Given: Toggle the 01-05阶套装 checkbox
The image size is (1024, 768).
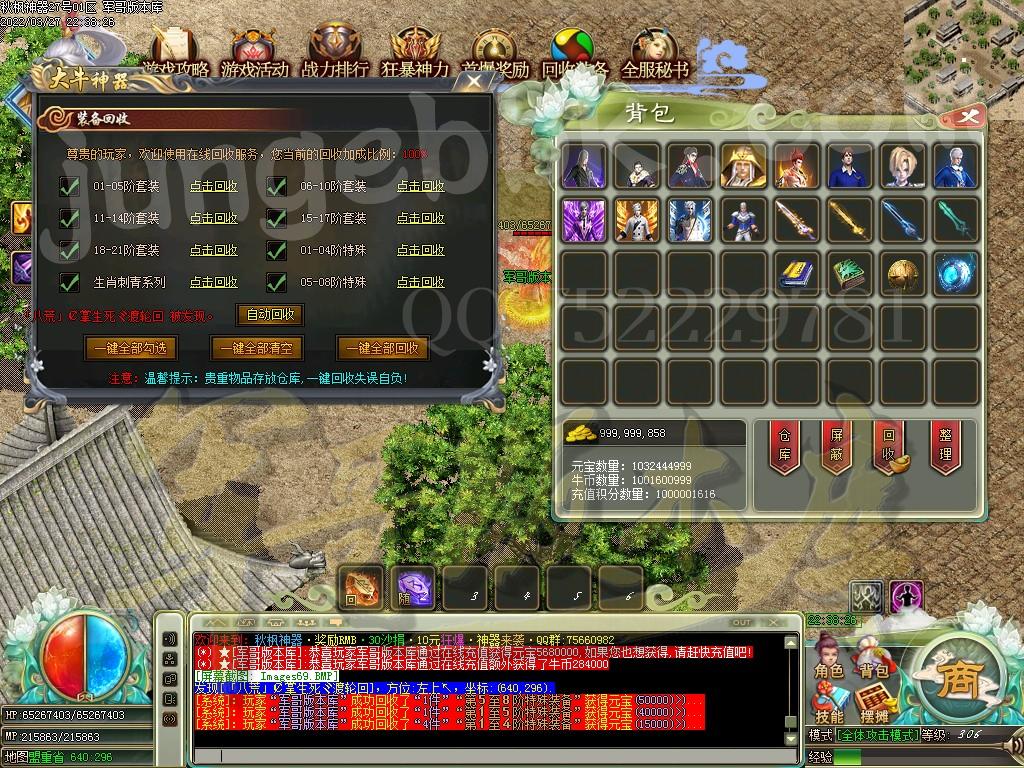Looking at the screenshot, I should [70, 186].
